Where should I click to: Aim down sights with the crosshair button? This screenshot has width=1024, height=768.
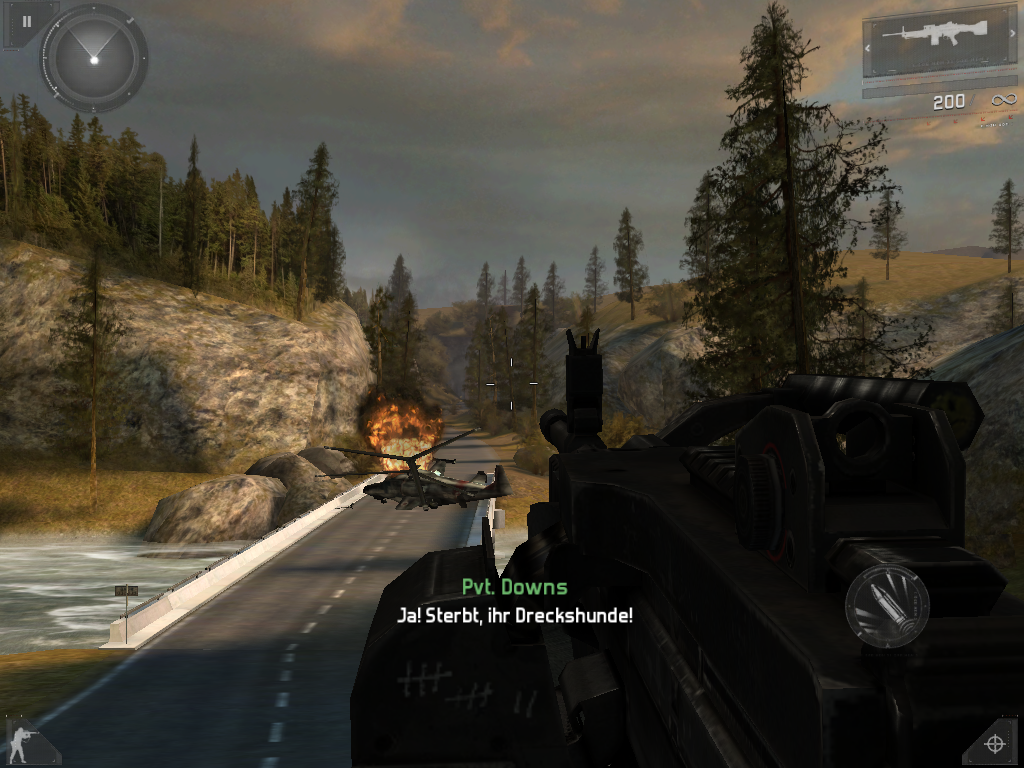994,743
